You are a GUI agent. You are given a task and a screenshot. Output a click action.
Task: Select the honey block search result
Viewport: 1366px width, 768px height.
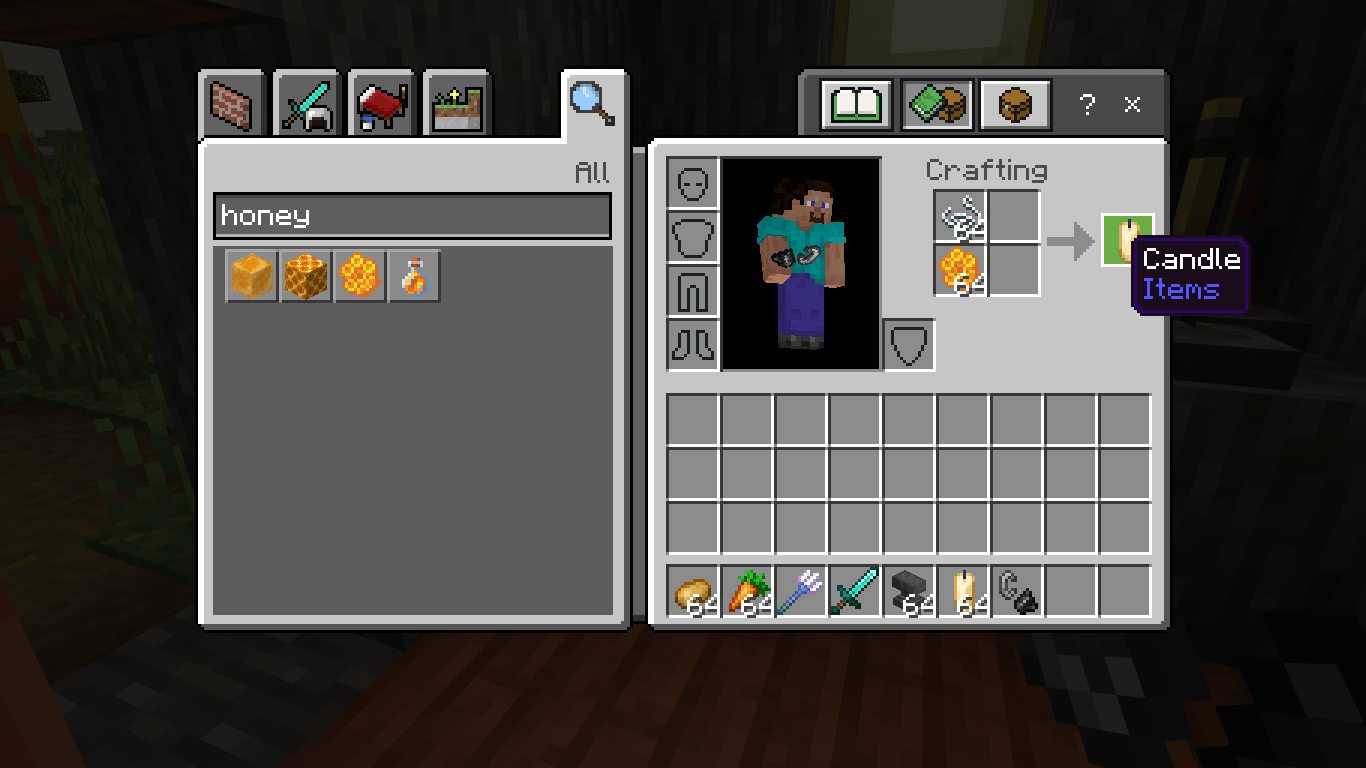click(x=251, y=276)
